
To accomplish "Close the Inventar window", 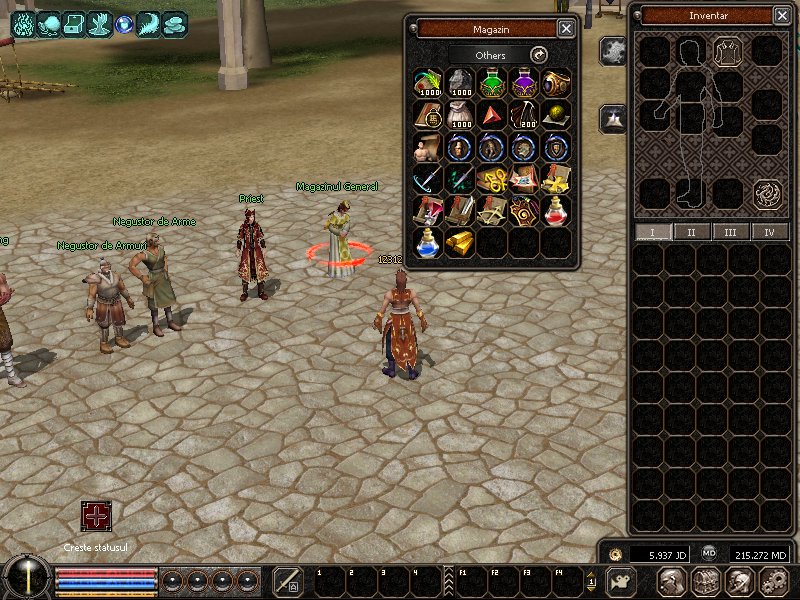I will click(x=782, y=16).
